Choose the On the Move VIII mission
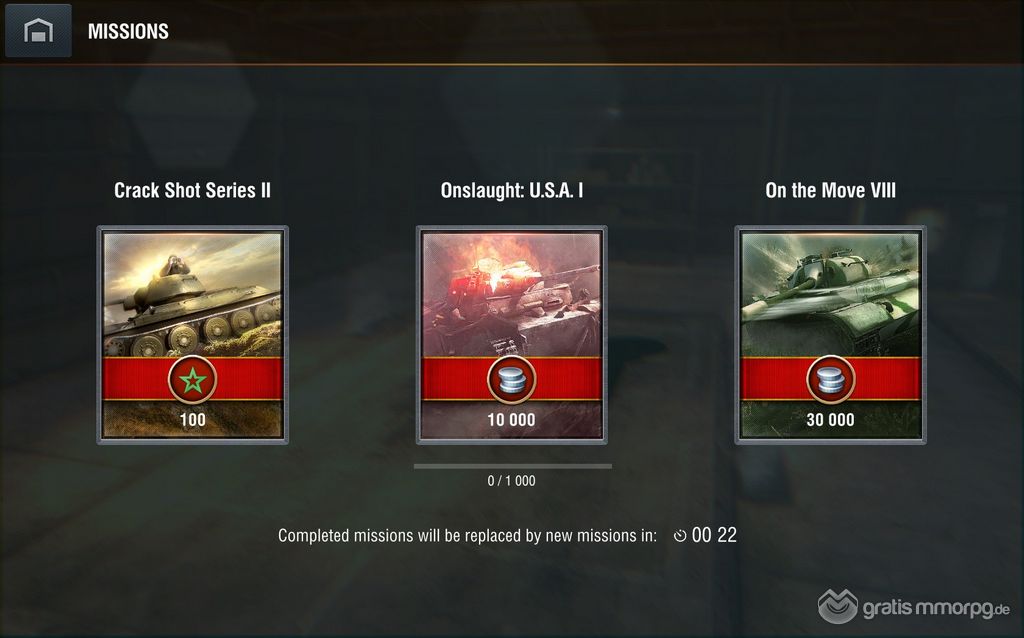The width and height of the screenshot is (1024, 638). (830, 334)
